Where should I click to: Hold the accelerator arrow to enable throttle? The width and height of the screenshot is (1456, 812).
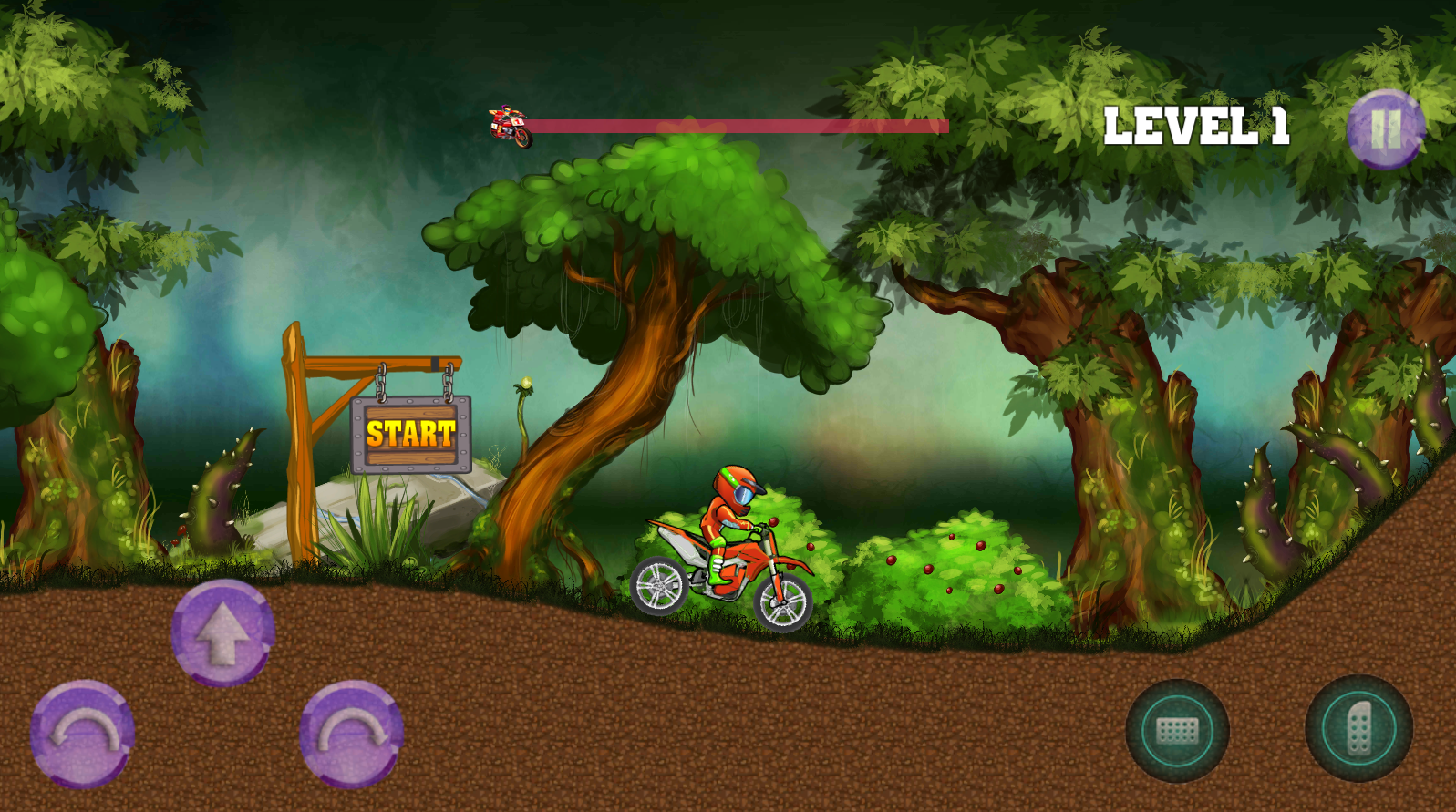click(222, 633)
